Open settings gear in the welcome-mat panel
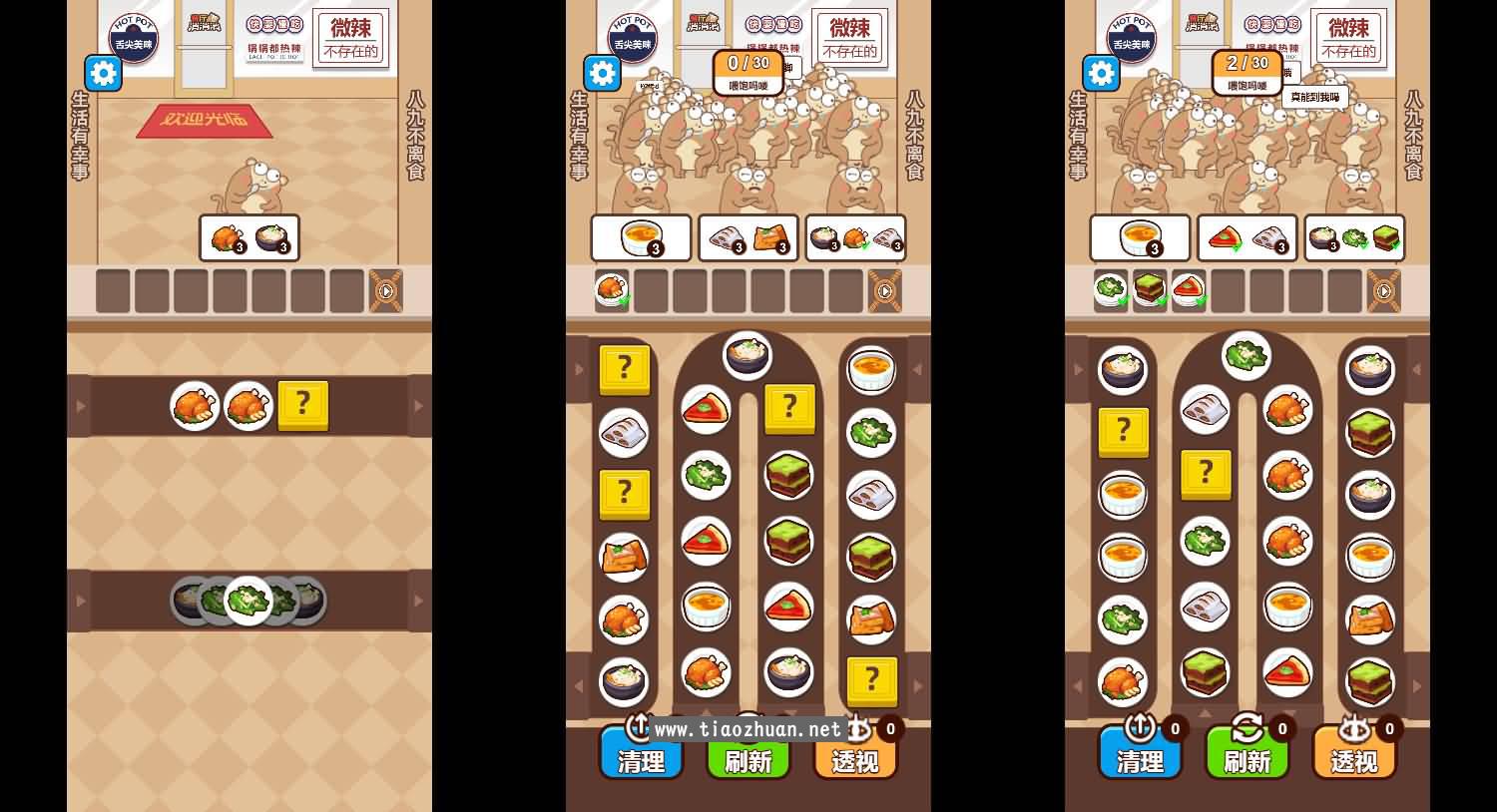The image size is (1497, 812). tap(103, 73)
